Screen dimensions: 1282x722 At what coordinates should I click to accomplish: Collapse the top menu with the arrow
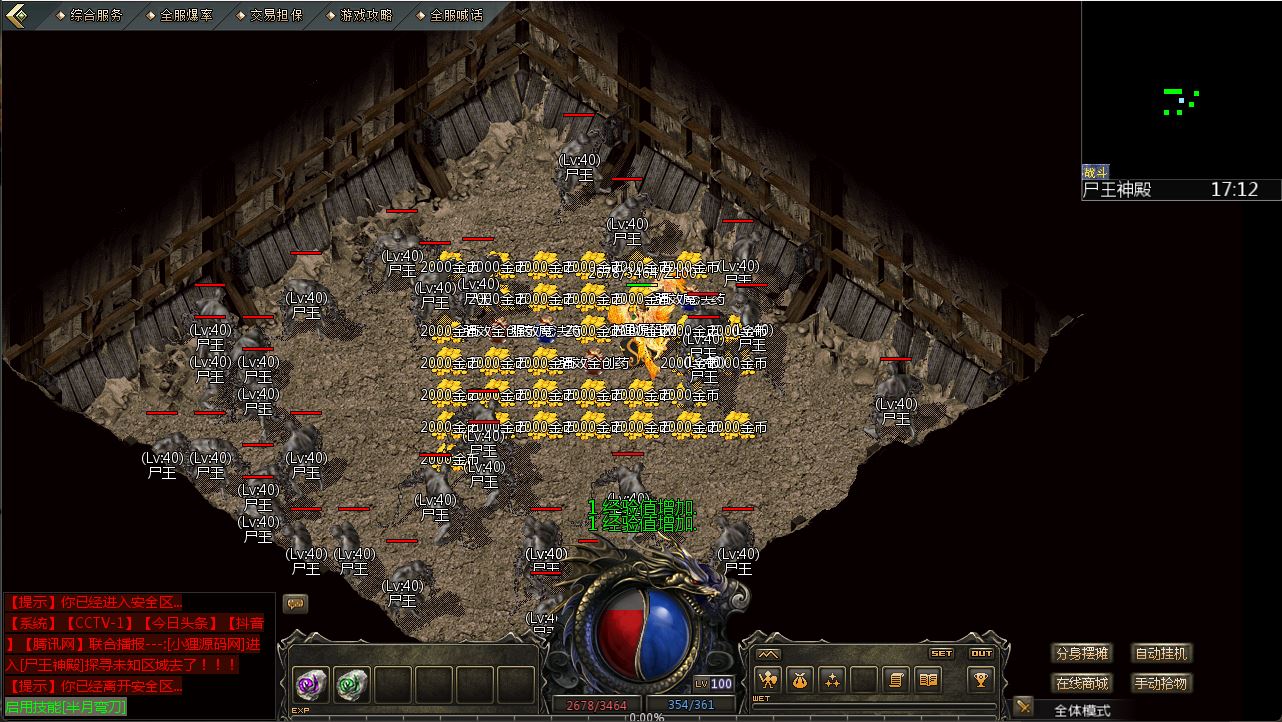pyautogui.click(x=17, y=15)
